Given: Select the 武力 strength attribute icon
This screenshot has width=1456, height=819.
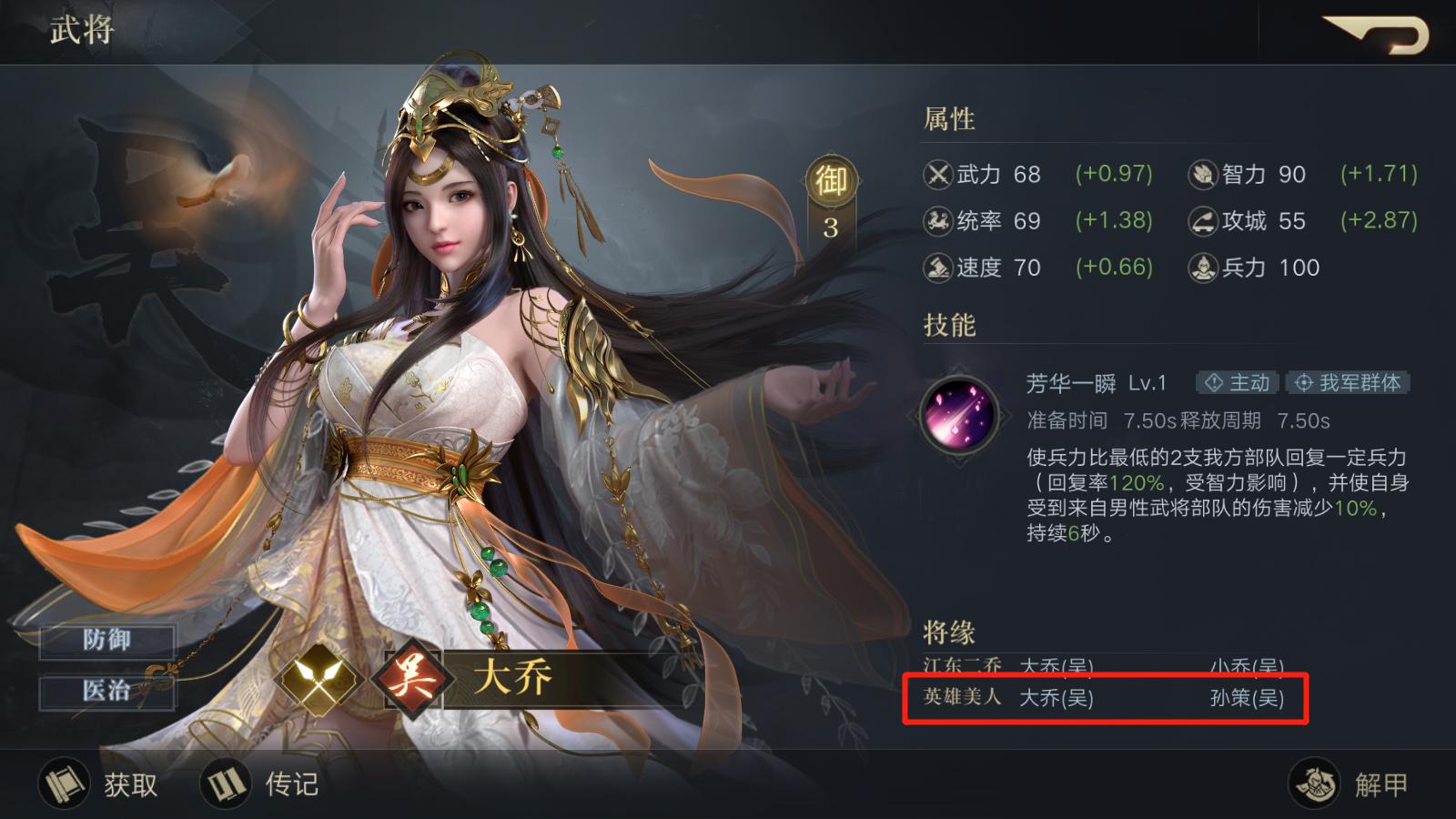Looking at the screenshot, I should pos(937,175).
